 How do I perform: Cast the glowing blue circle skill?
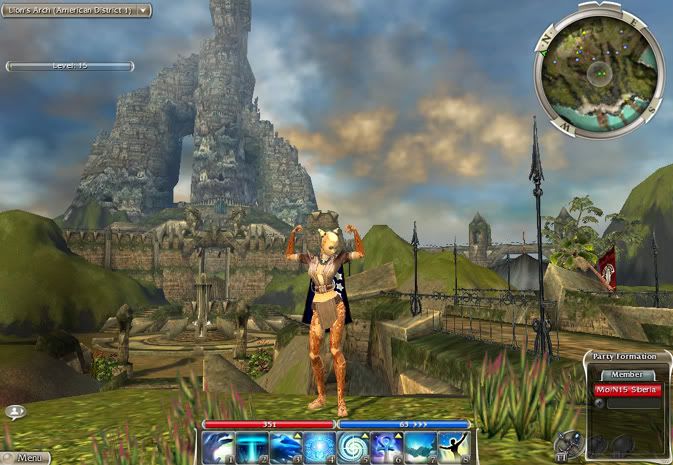[320, 448]
